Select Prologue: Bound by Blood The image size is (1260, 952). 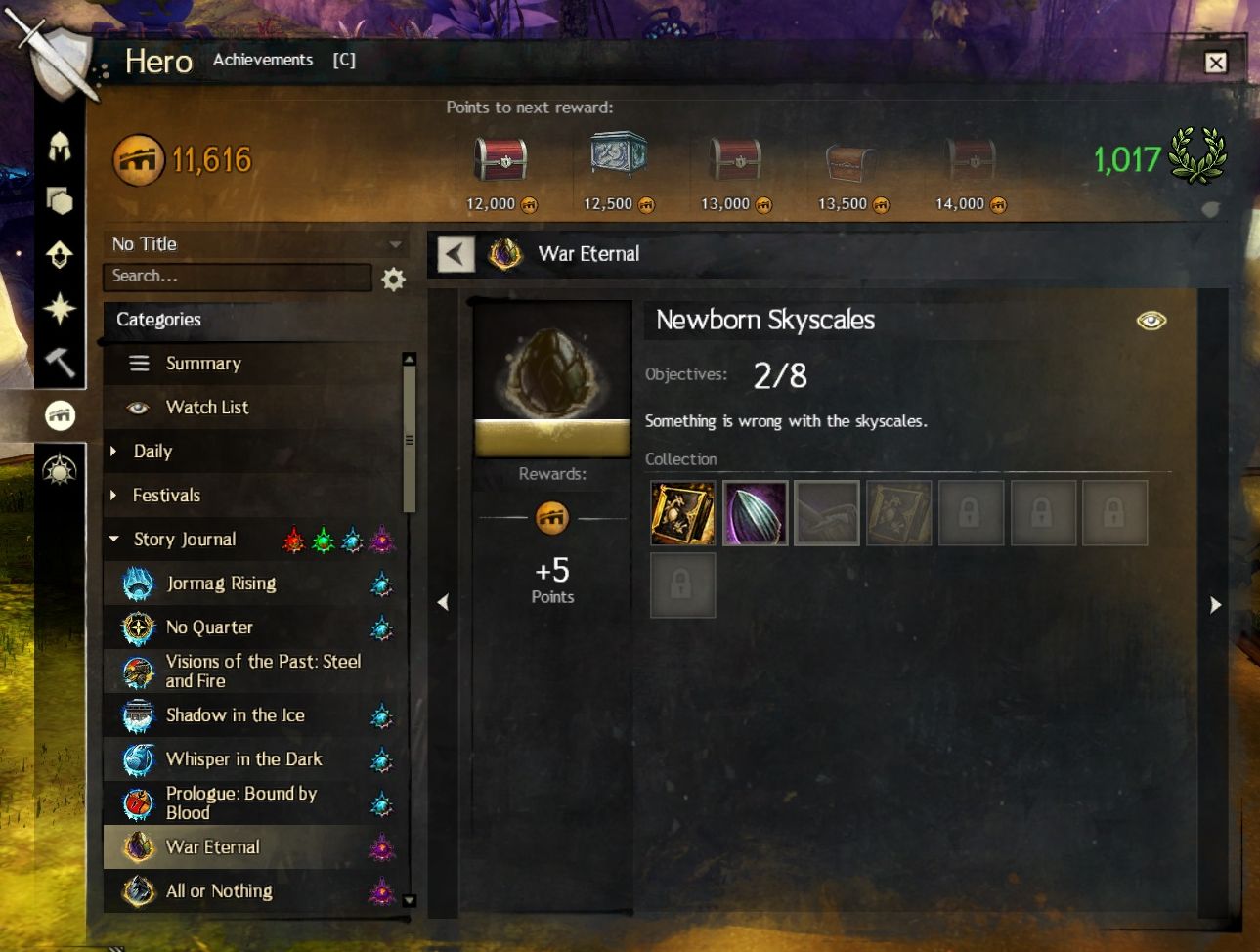click(241, 803)
